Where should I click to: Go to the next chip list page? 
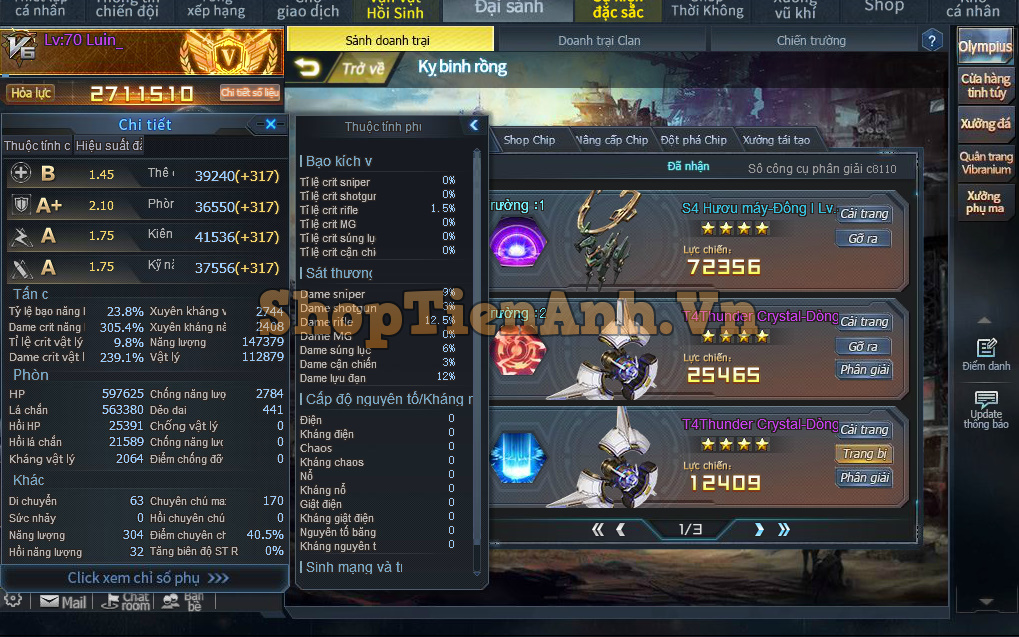coord(759,529)
